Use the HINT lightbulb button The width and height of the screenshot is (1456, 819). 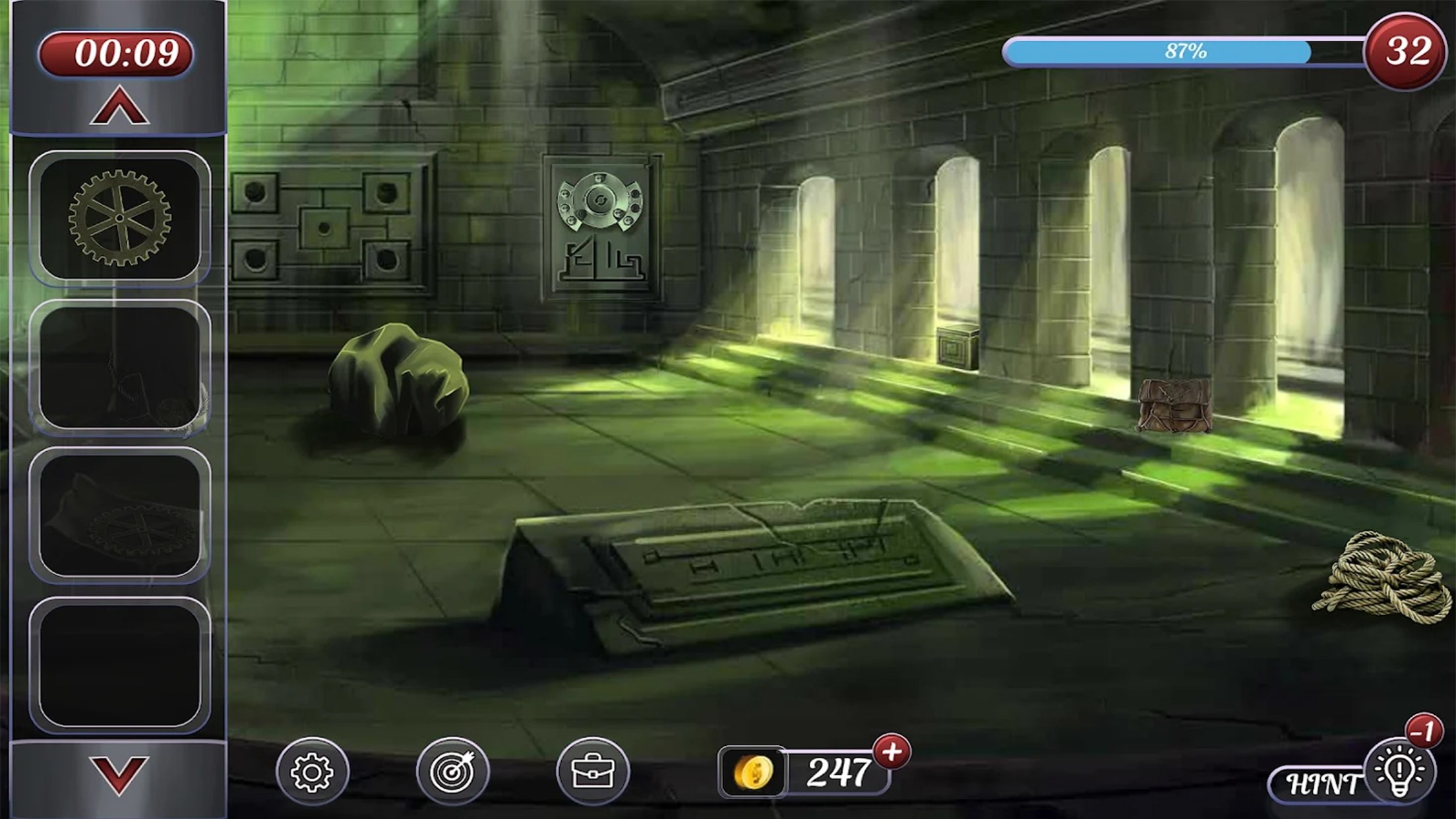1398,772
